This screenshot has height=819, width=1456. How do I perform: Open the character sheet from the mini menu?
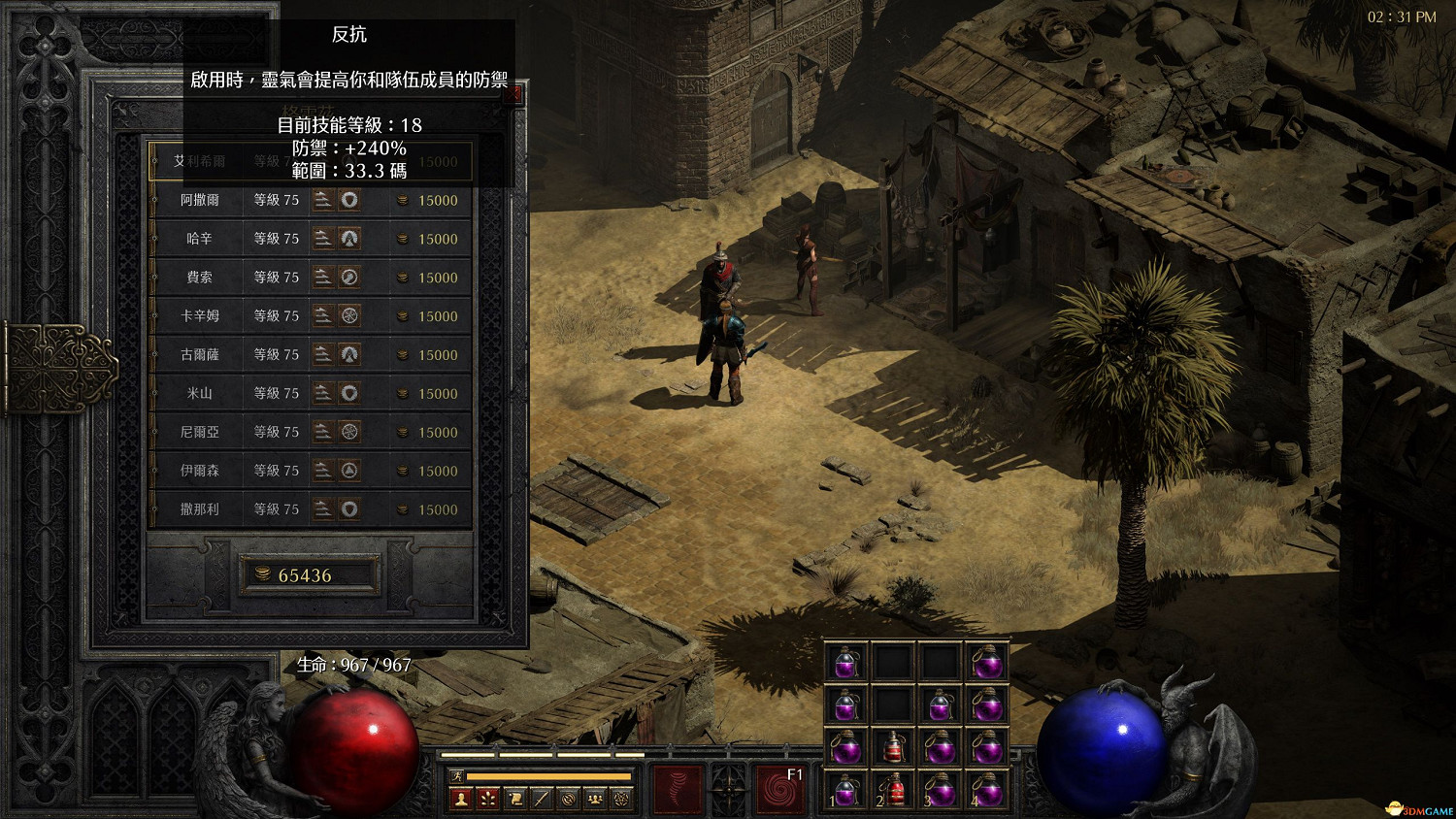click(x=461, y=799)
